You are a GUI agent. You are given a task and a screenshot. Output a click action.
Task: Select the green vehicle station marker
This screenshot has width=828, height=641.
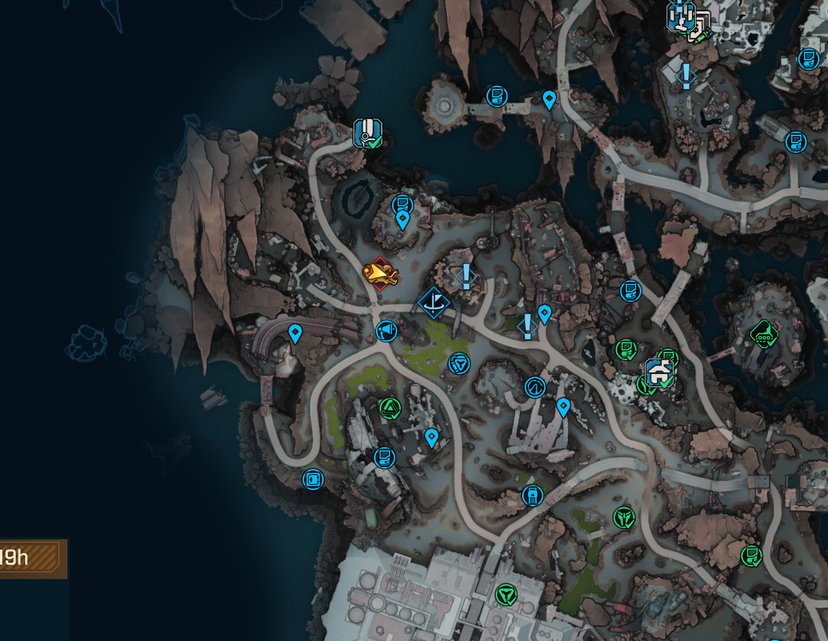(x=764, y=332)
